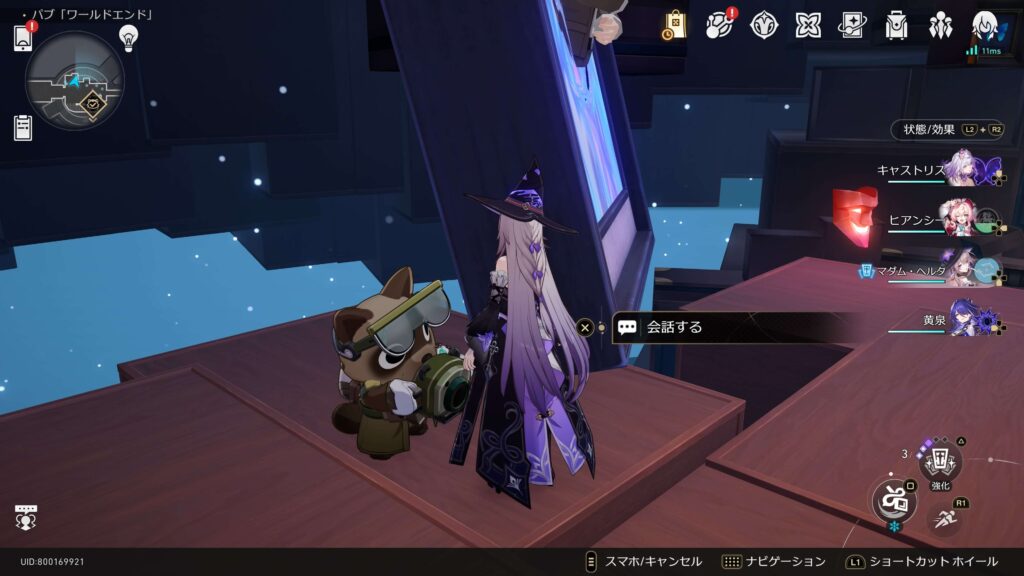Open the compass-shaped guide icon
The width and height of the screenshot is (1024, 576).
click(x=764, y=25)
